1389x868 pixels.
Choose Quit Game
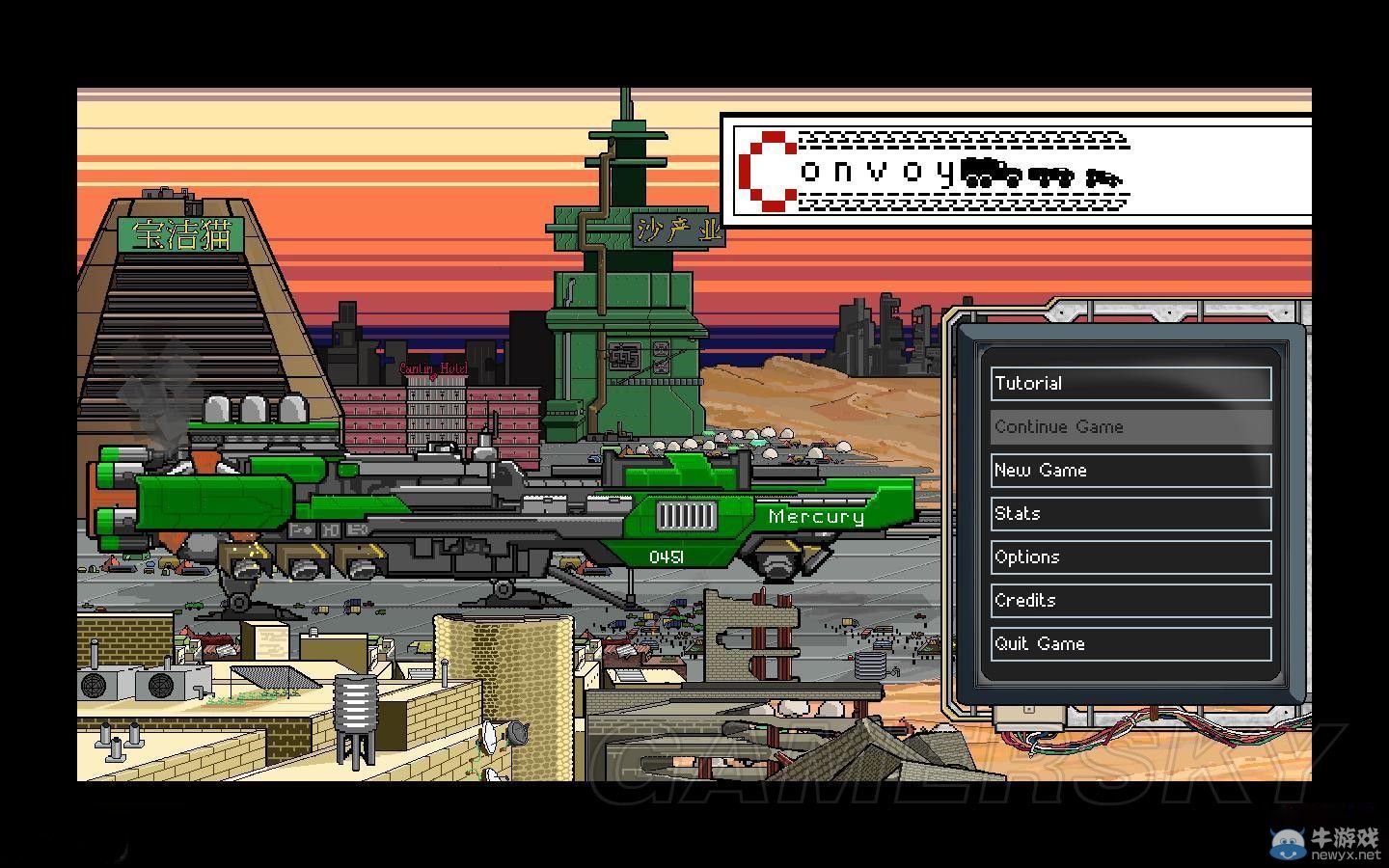(1130, 644)
